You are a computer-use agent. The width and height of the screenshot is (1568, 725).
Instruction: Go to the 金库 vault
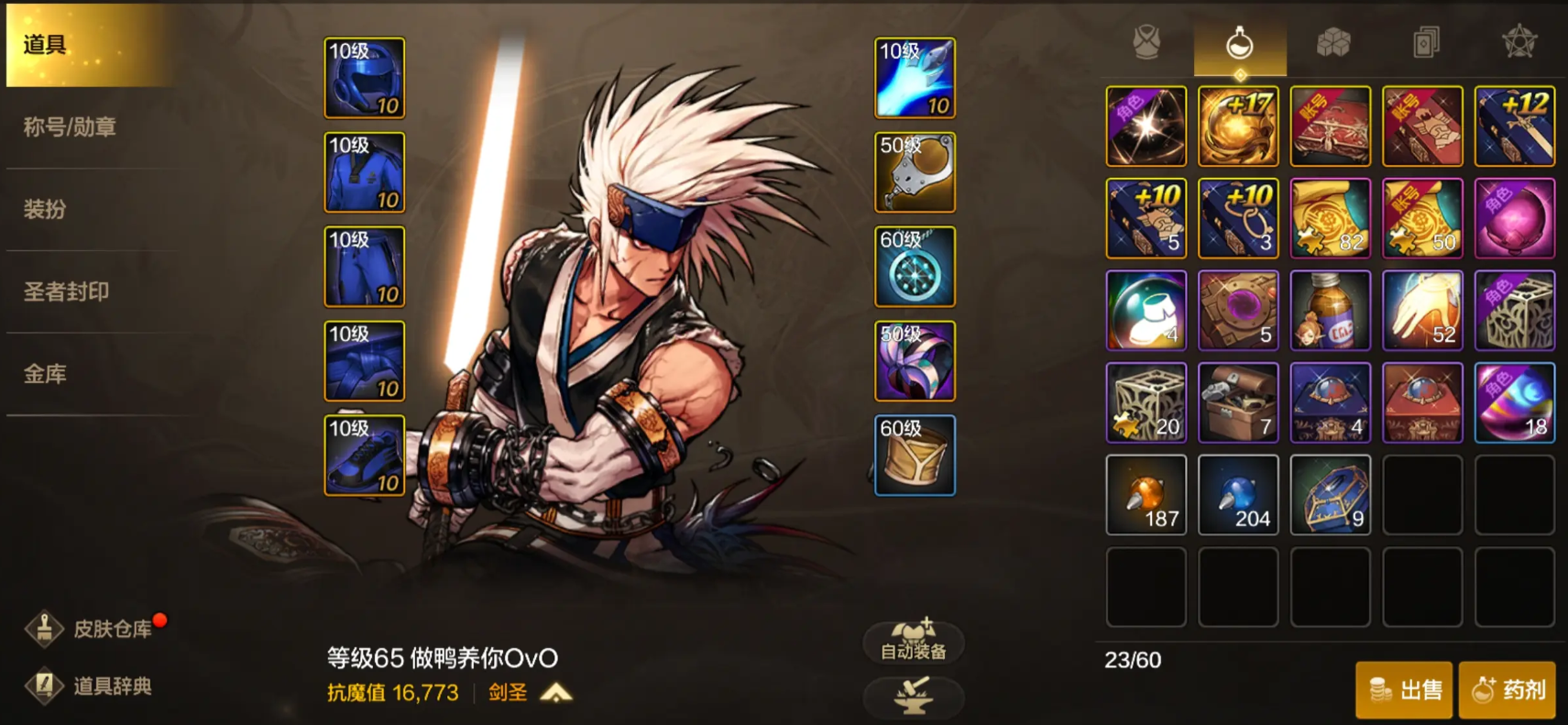[45, 374]
